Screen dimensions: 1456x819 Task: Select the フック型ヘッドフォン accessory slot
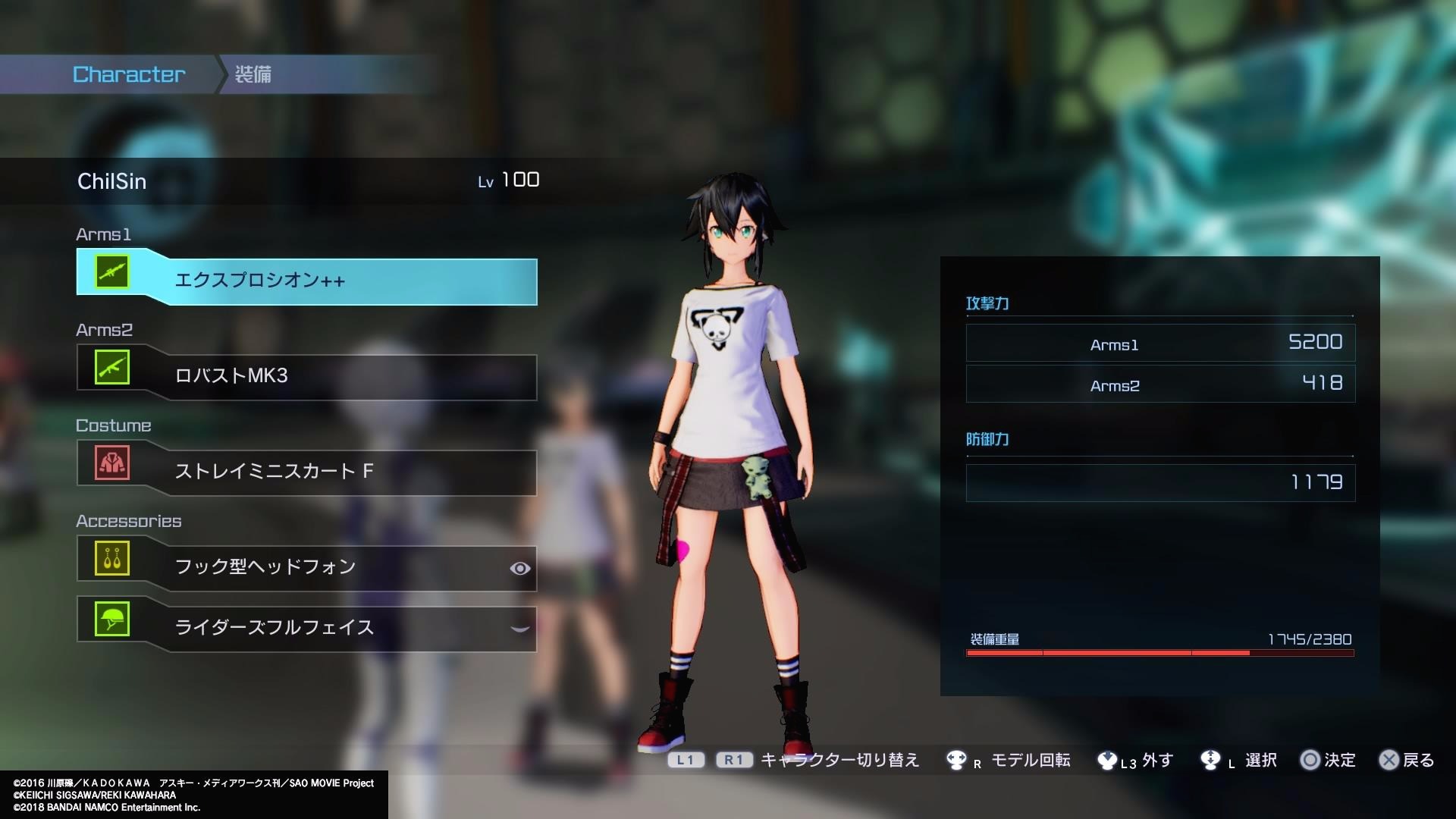pyautogui.click(x=306, y=567)
